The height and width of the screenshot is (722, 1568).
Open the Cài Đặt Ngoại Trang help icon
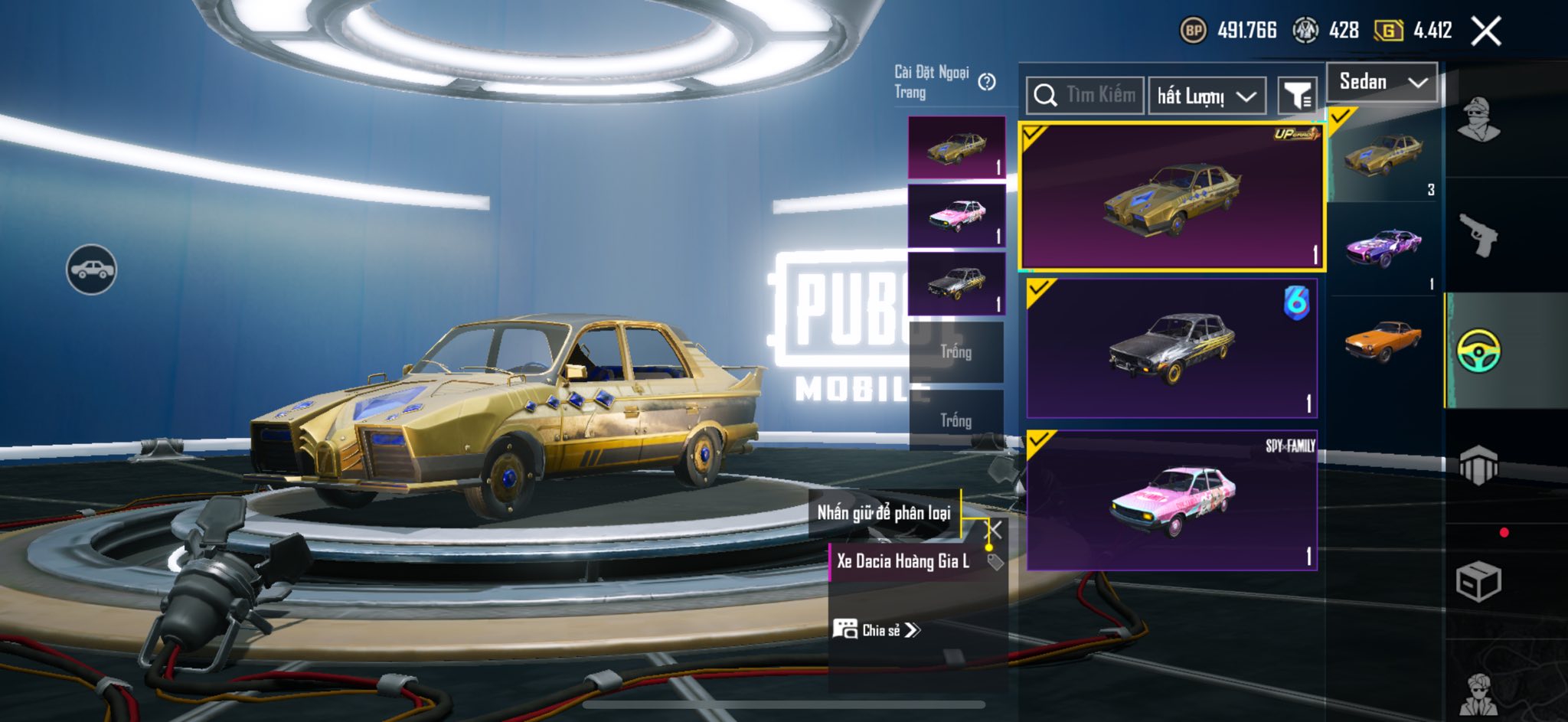[987, 82]
